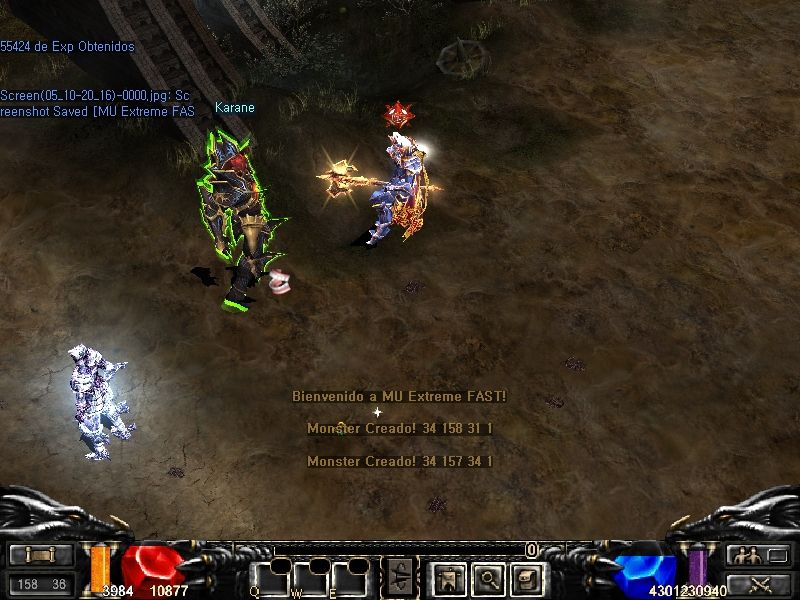Open inventory with the magnifying glass button
800x600 pixels.
click(x=487, y=577)
